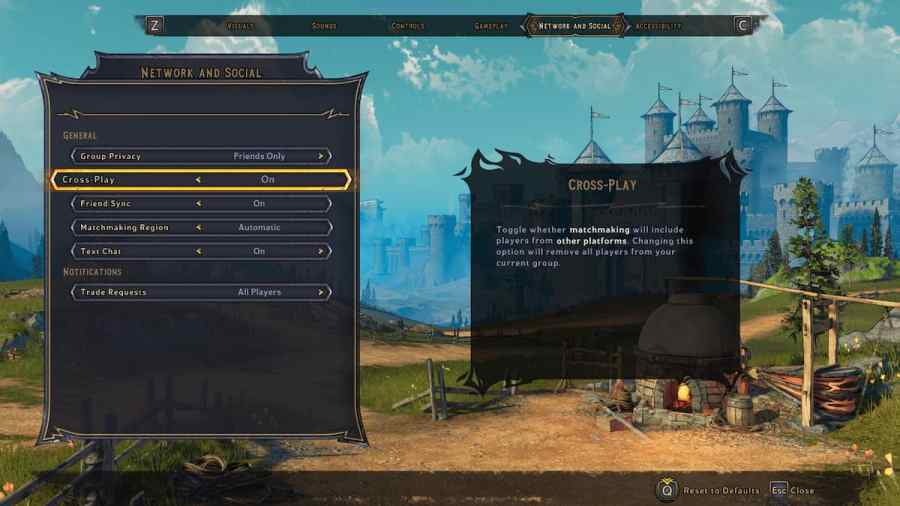Viewport: 900px width, 506px height.
Task: Toggle the Text Chat setting
Action: point(200,252)
